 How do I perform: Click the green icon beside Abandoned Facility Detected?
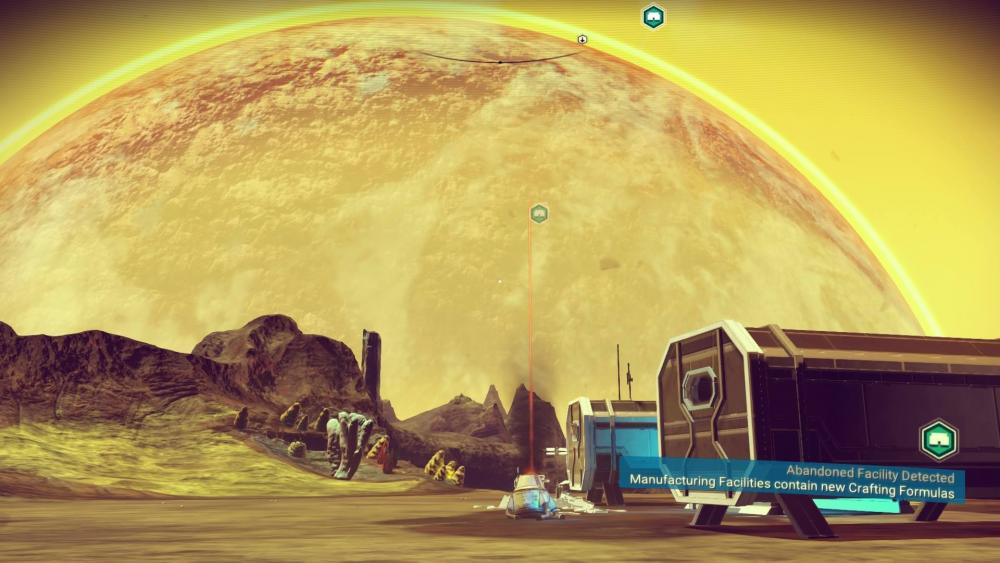[x=938, y=439]
